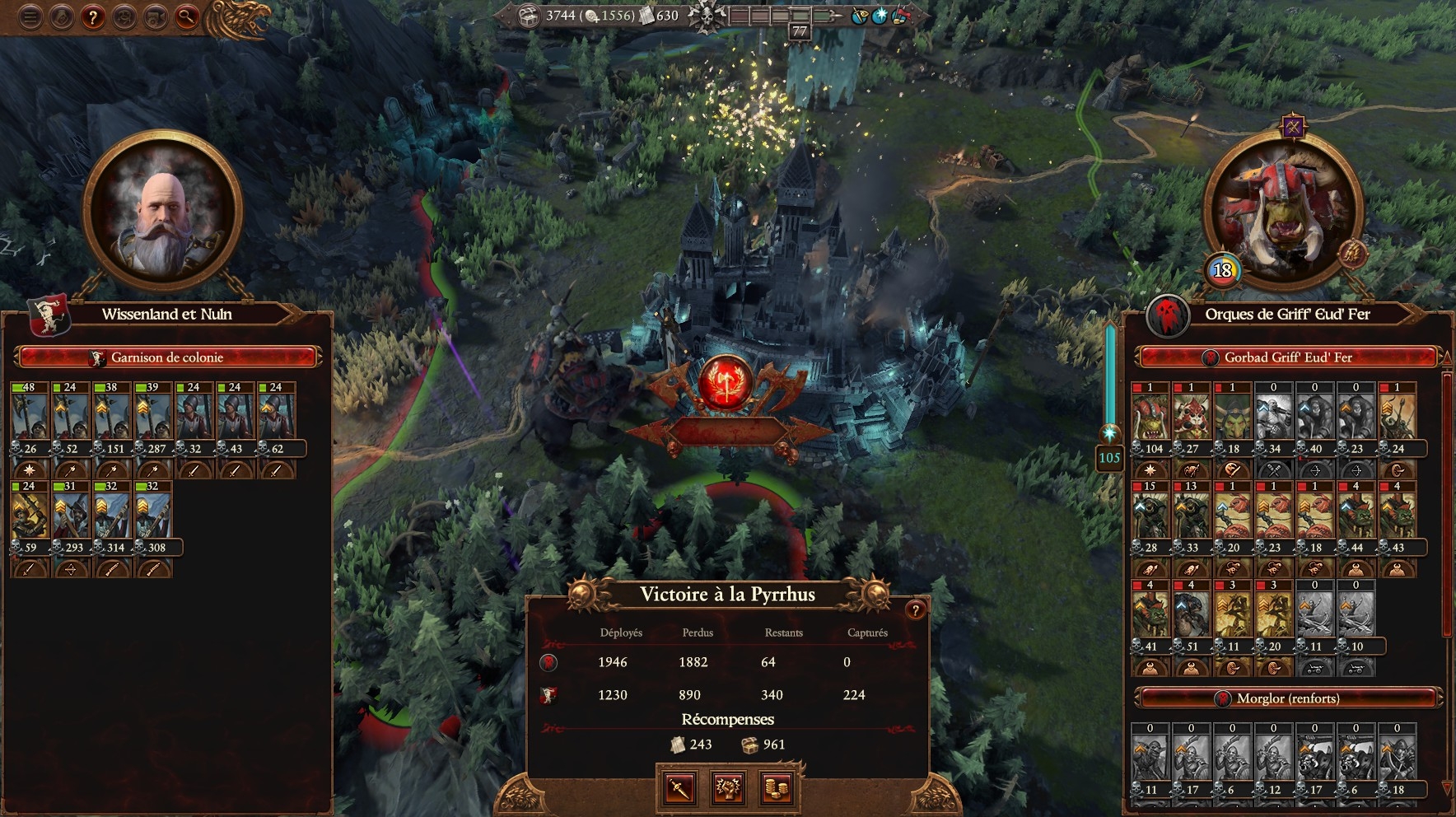
Task: Click the treasury chest icon in top bar
Action: click(x=529, y=15)
